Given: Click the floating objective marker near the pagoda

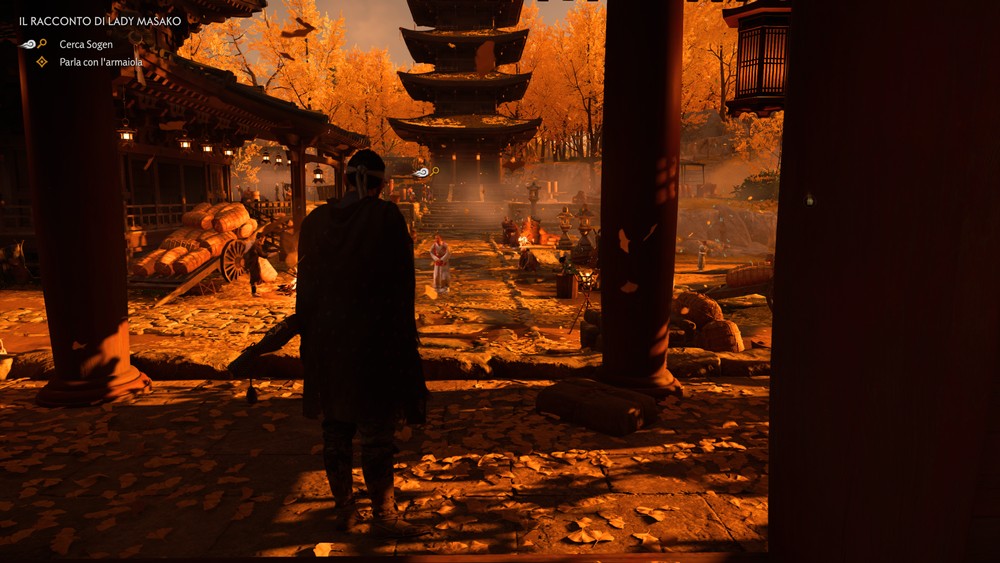Looking at the screenshot, I should coord(426,172).
